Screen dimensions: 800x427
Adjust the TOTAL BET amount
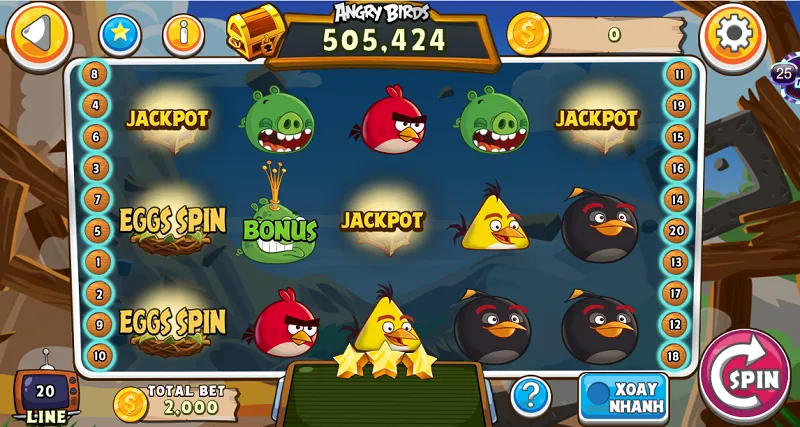point(176,403)
